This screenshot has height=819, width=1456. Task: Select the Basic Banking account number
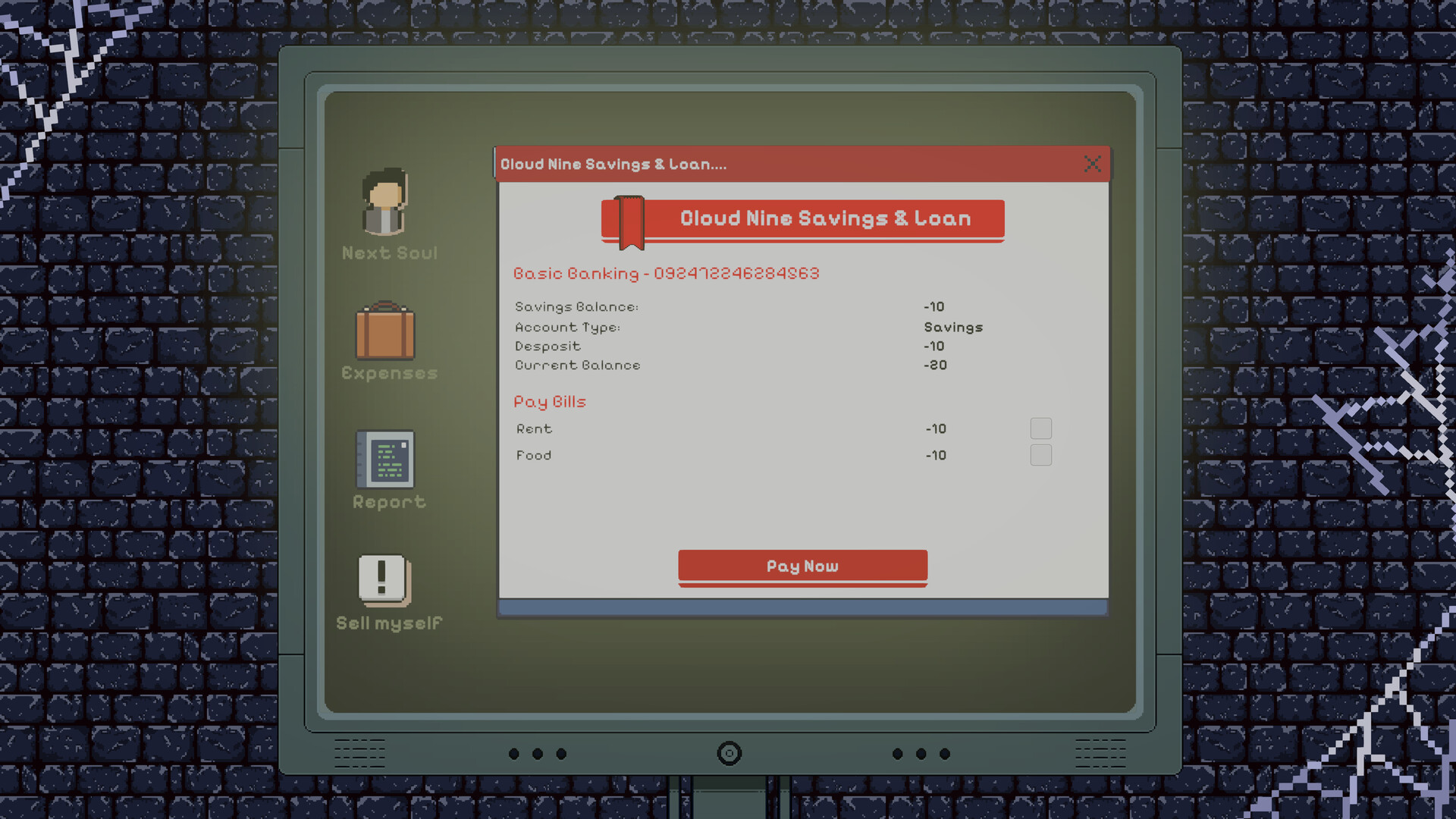(x=737, y=273)
